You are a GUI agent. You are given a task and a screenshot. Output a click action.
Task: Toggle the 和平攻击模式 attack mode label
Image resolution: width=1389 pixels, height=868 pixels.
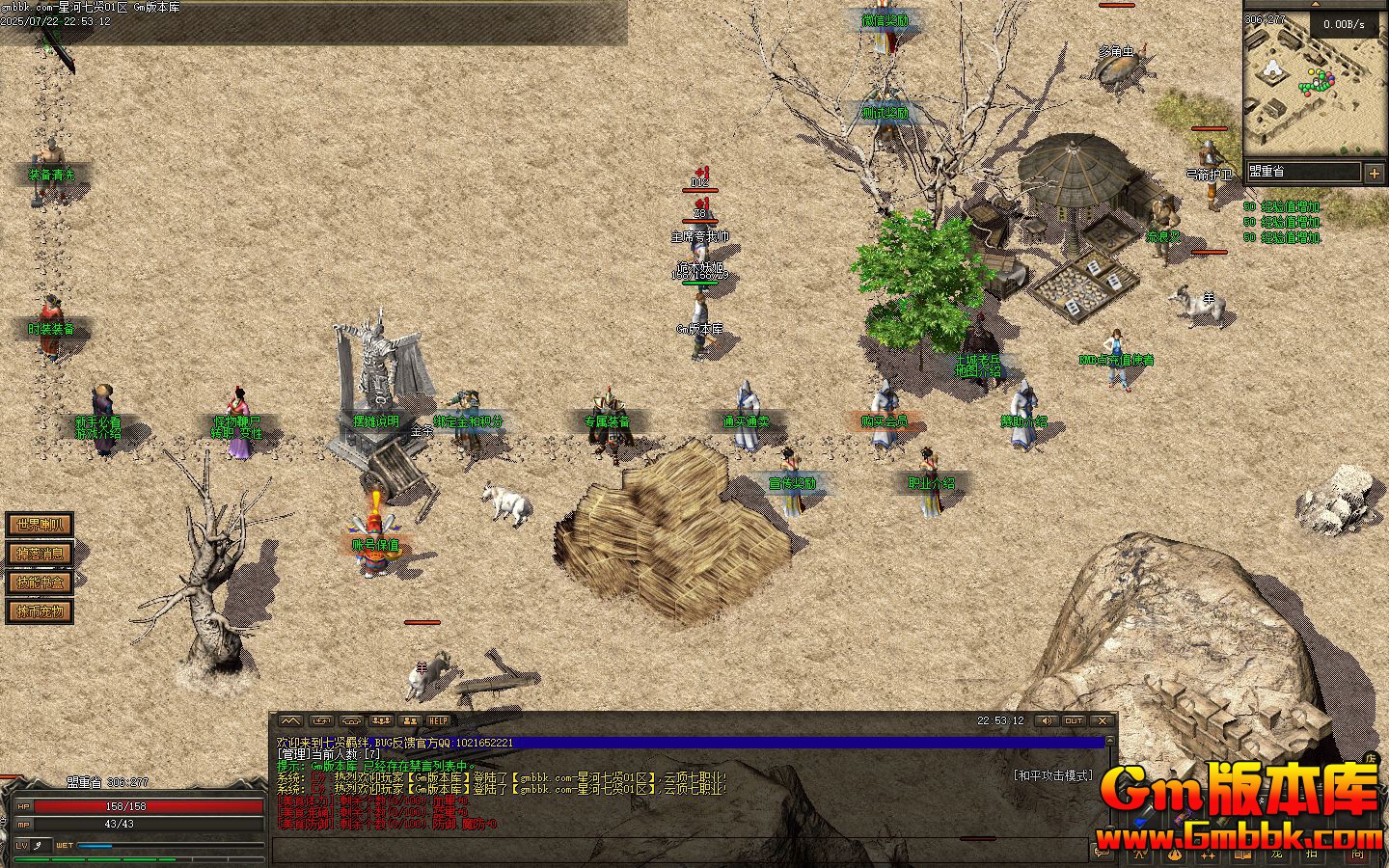click(1052, 775)
